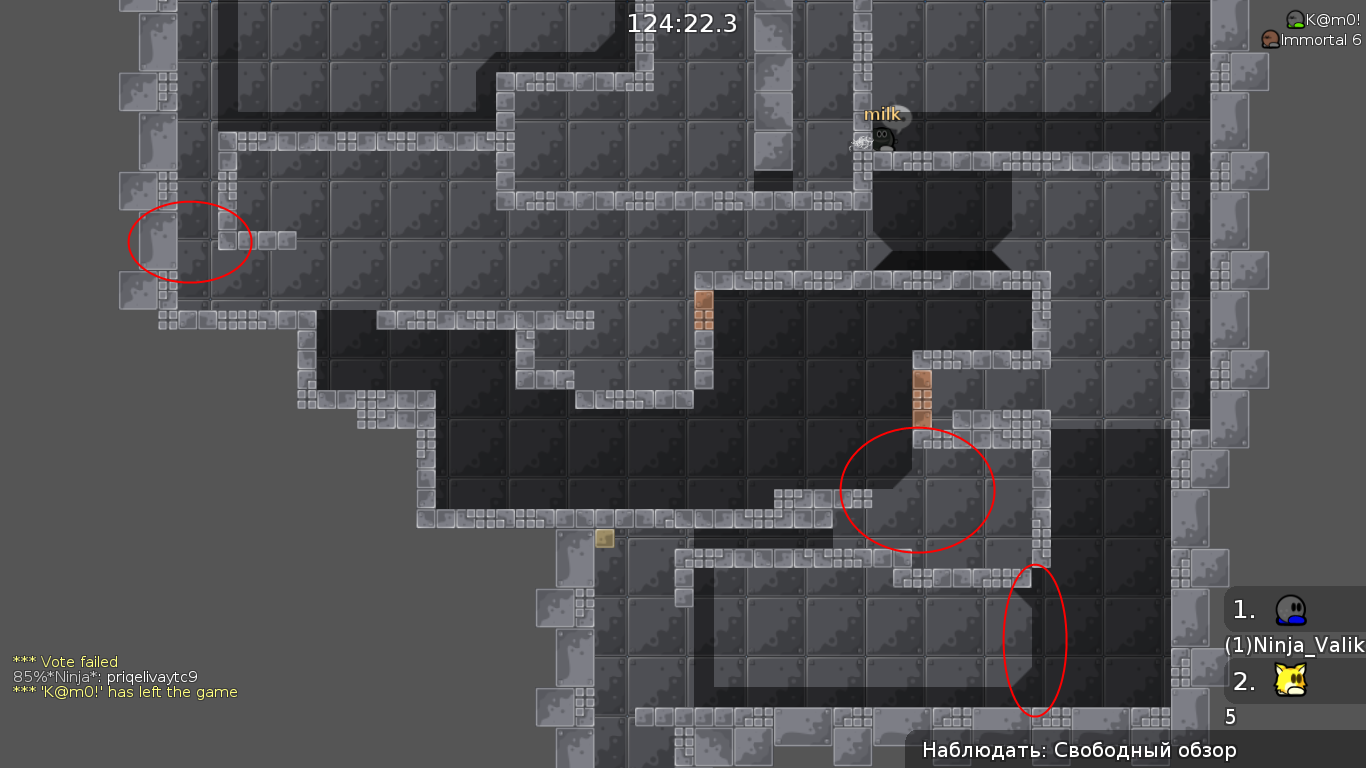Click the lower-right red oval annotation
The width and height of the screenshot is (1366, 768).
(x=1036, y=641)
